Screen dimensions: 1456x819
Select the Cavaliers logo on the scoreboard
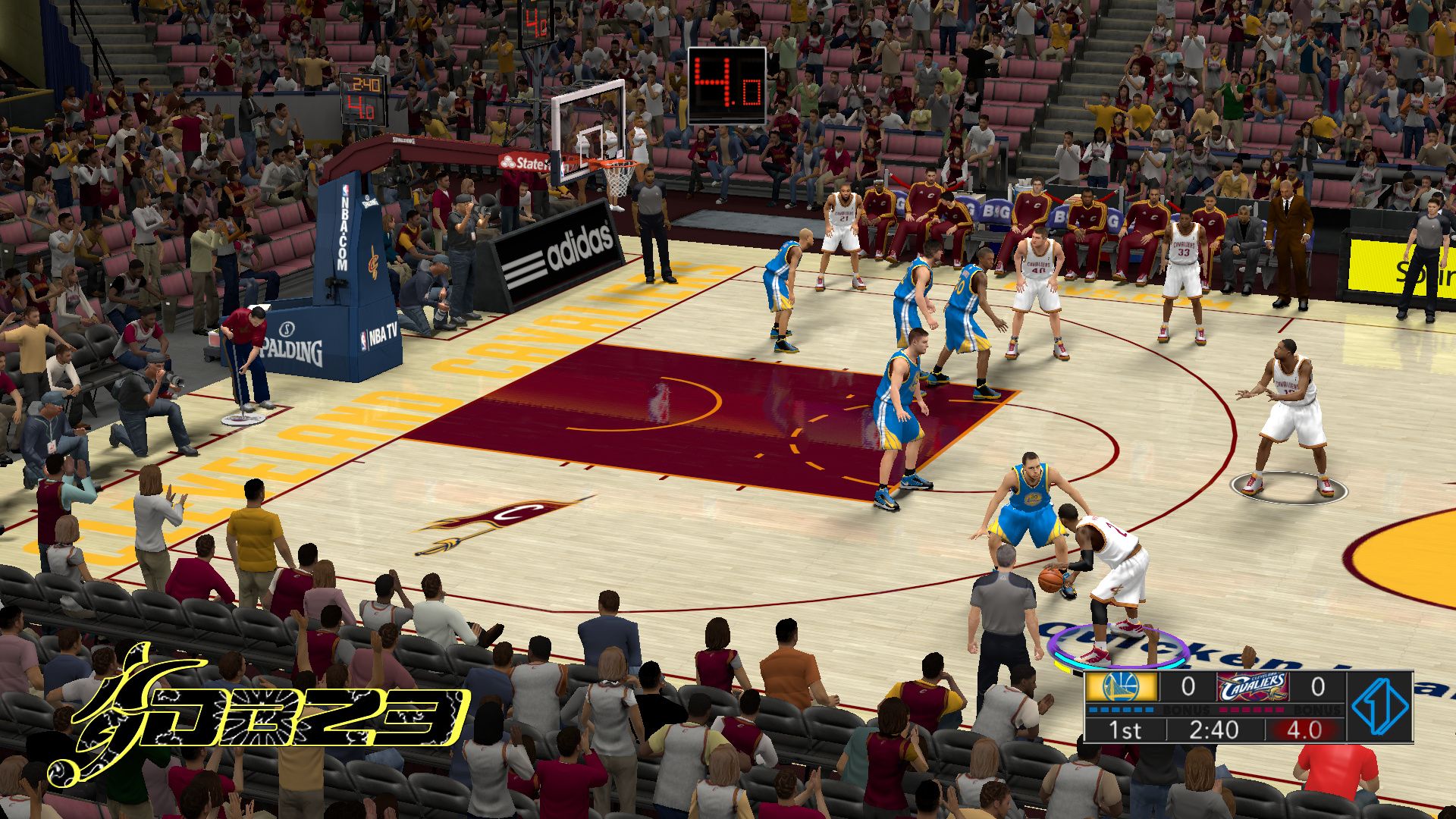pyautogui.click(x=1252, y=687)
